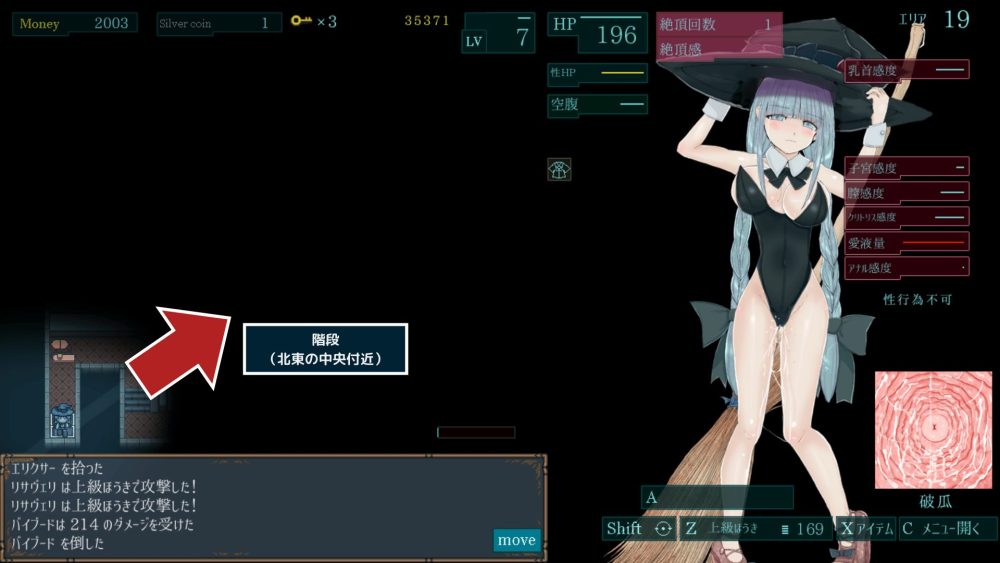Click the move button in the message log

coord(516,540)
